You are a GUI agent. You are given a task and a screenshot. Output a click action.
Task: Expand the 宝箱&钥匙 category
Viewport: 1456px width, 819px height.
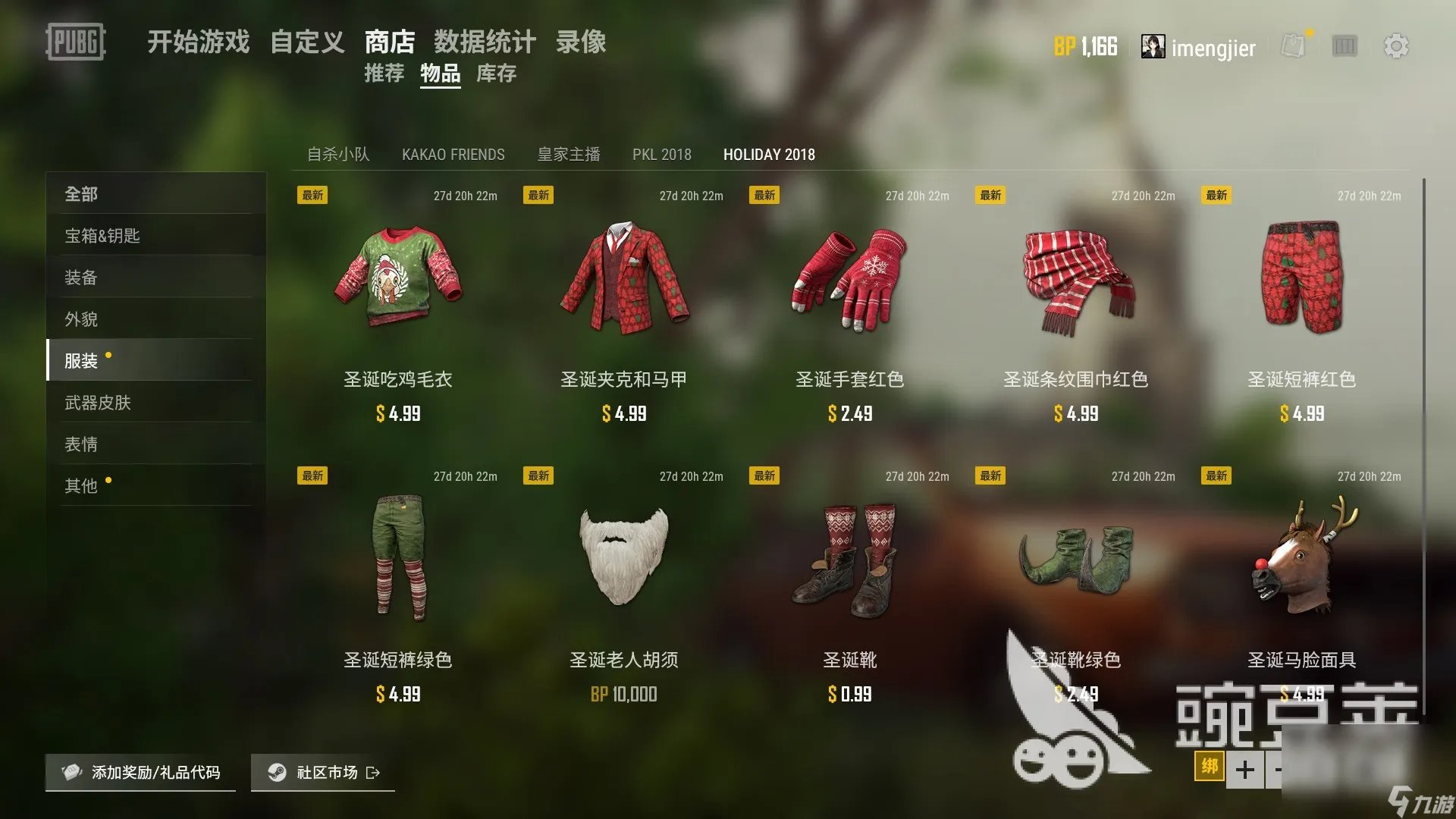(101, 236)
